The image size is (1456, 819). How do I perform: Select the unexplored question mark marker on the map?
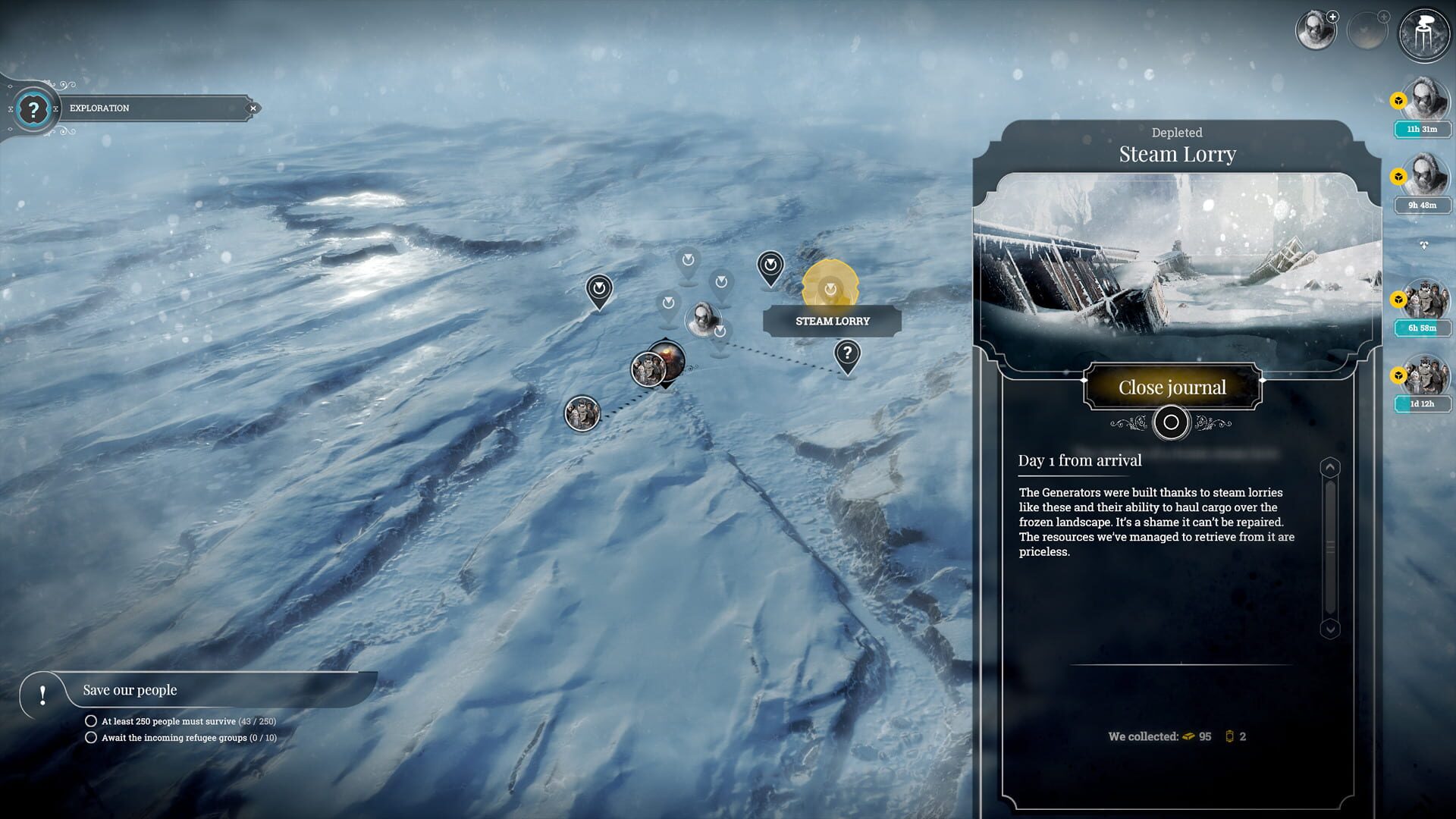point(847,351)
